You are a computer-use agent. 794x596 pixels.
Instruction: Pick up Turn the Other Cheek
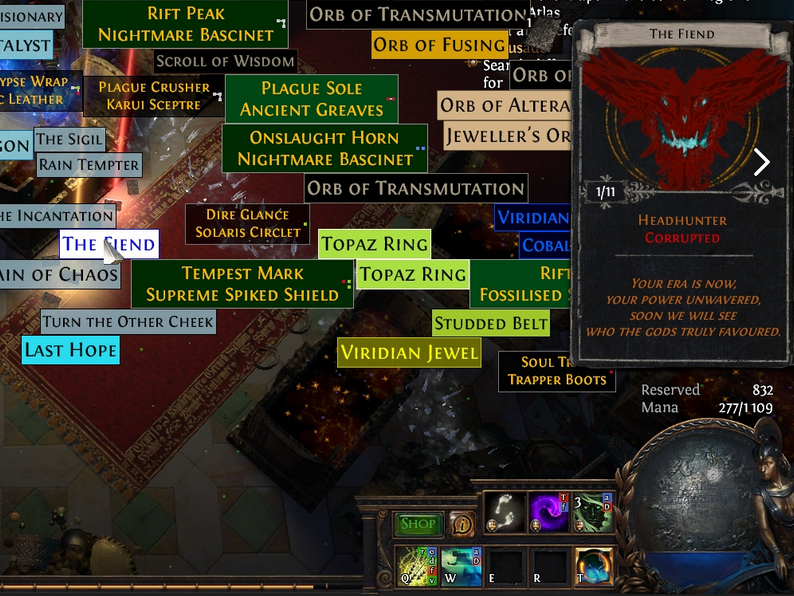pyautogui.click(x=128, y=322)
